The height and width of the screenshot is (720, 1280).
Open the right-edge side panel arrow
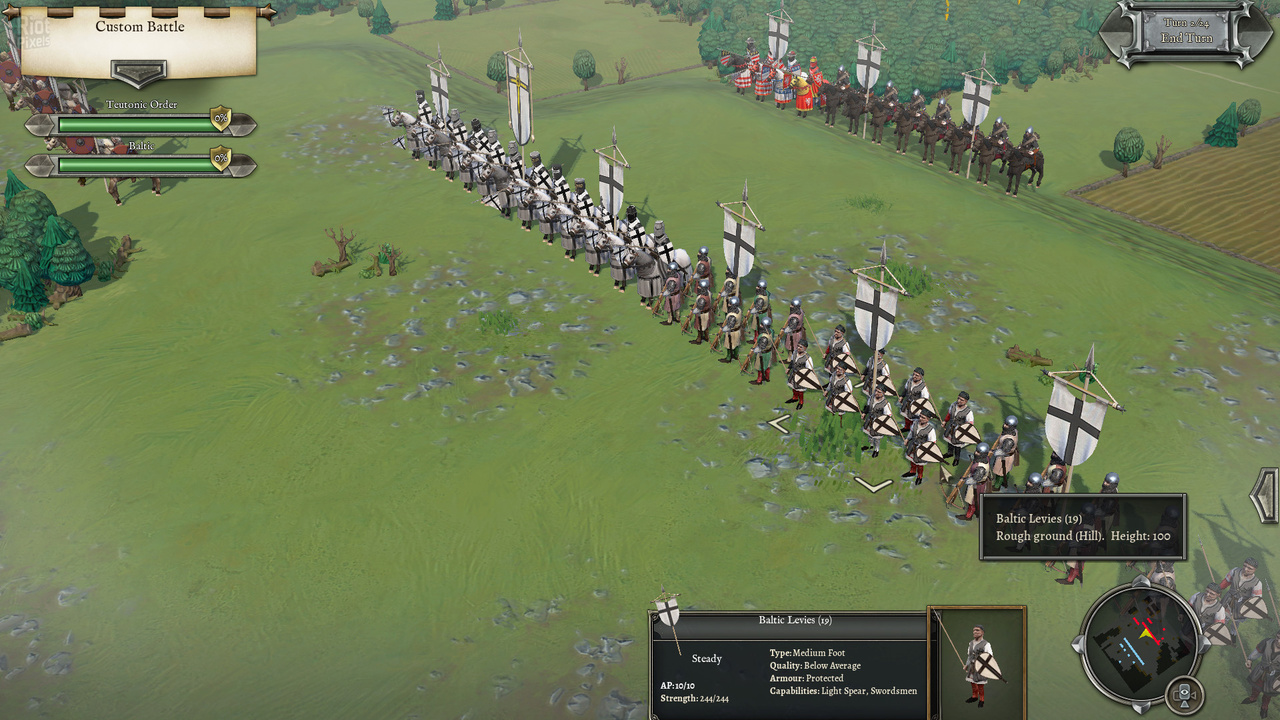1267,494
